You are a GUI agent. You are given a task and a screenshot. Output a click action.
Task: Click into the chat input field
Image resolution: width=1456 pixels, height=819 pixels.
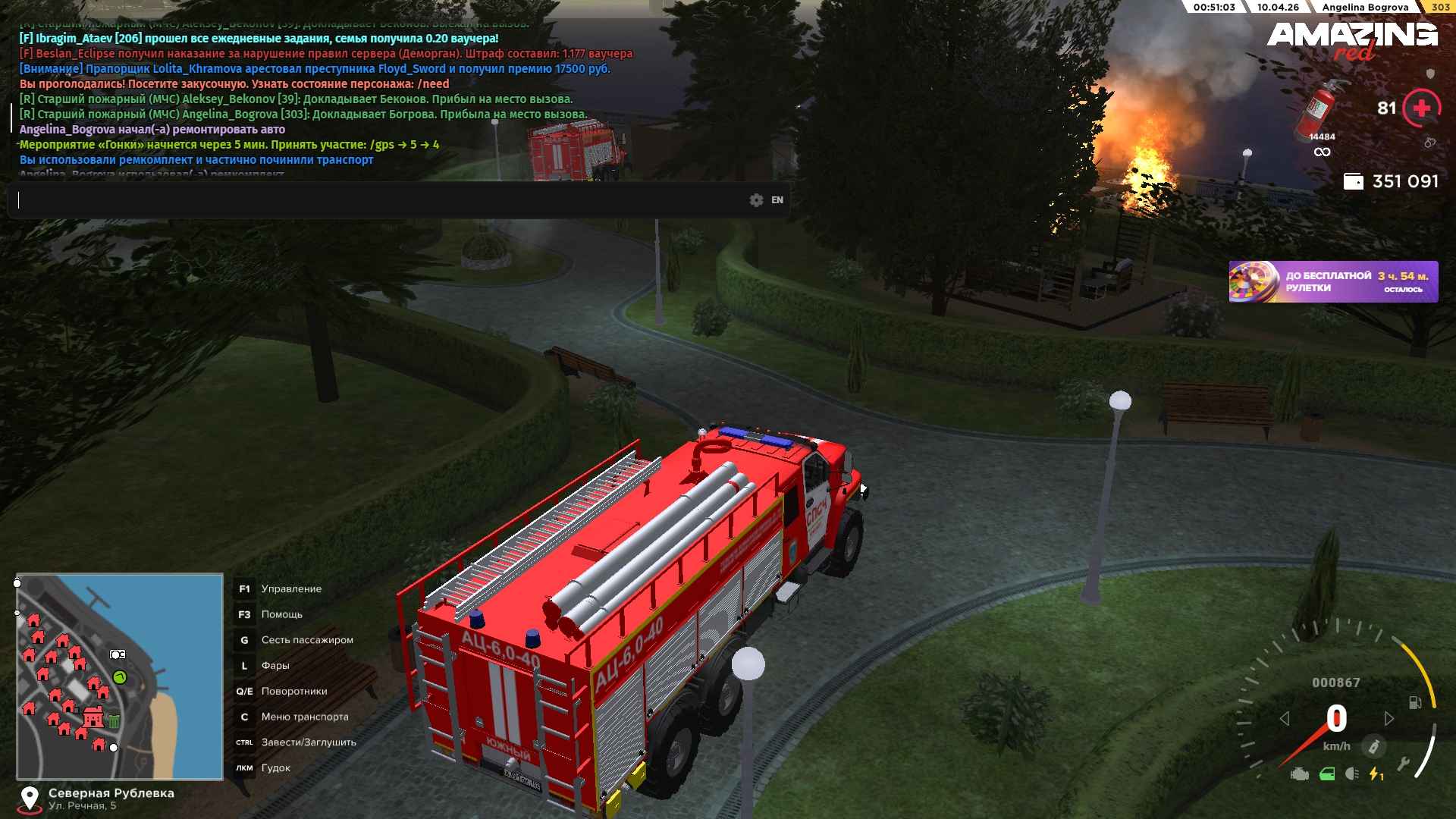pyautogui.click(x=379, y=200)
